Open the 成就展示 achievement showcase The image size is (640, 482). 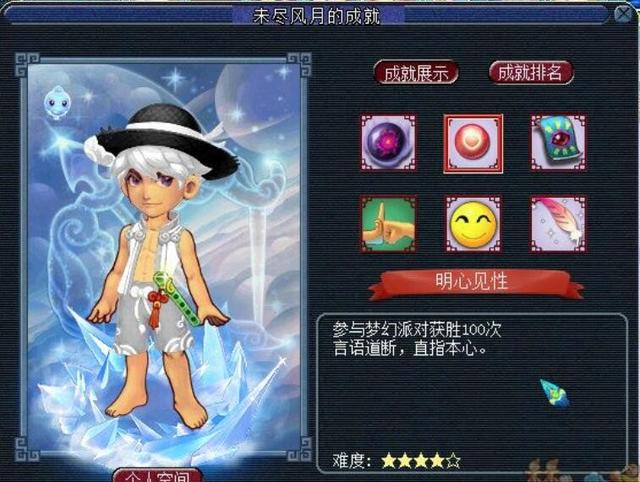(416, 72)
